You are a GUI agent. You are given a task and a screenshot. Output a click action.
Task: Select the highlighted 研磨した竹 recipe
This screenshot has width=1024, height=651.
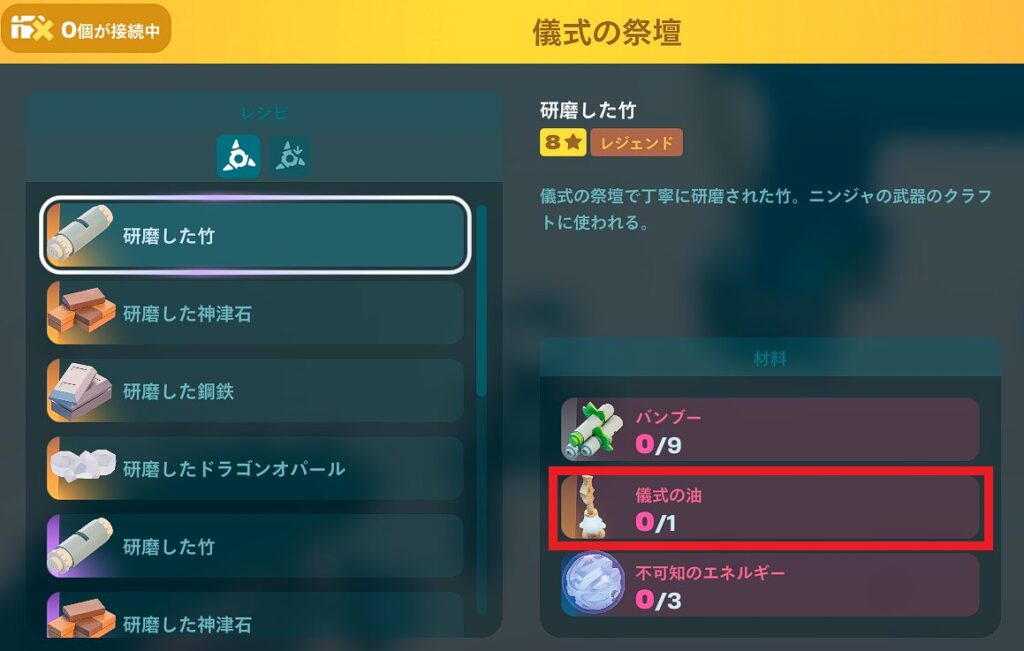[254, 236]
